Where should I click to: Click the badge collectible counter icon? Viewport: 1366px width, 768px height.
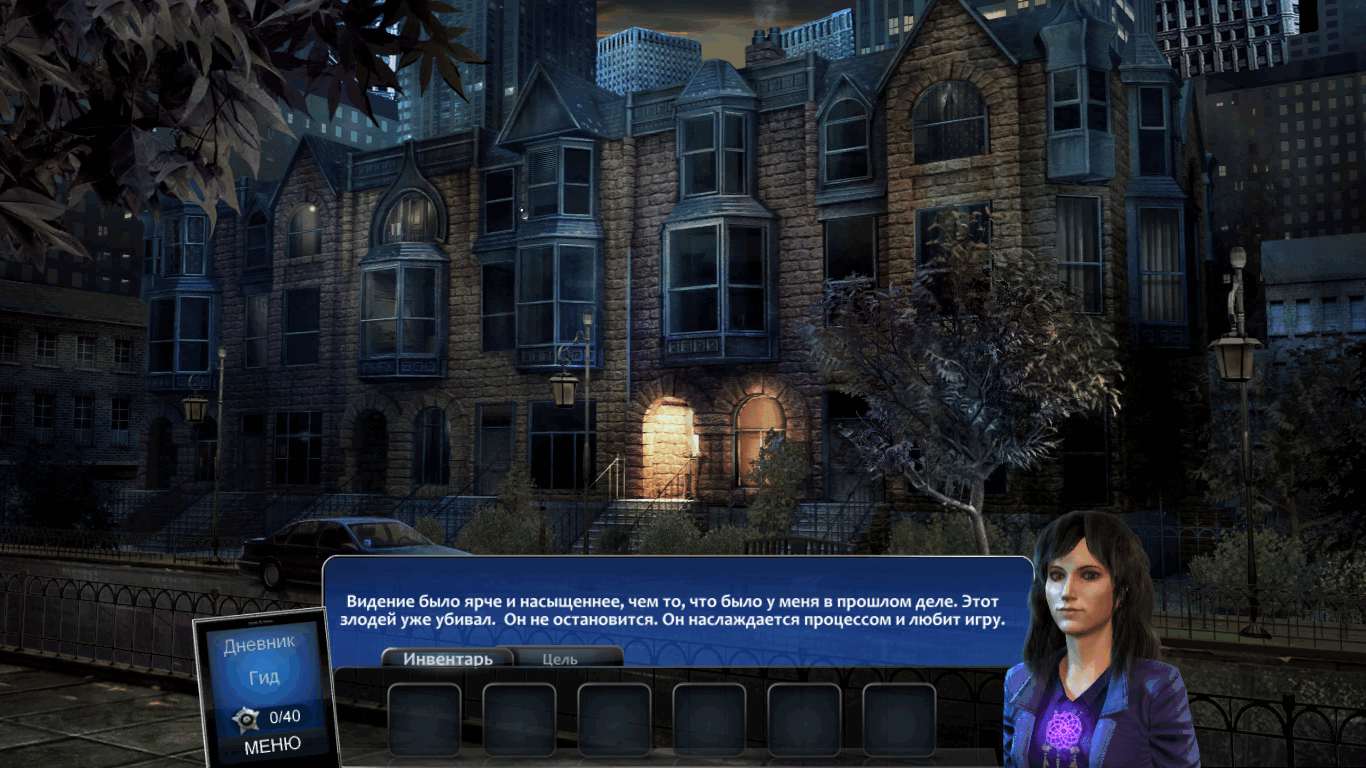click(x=246, y=718)
